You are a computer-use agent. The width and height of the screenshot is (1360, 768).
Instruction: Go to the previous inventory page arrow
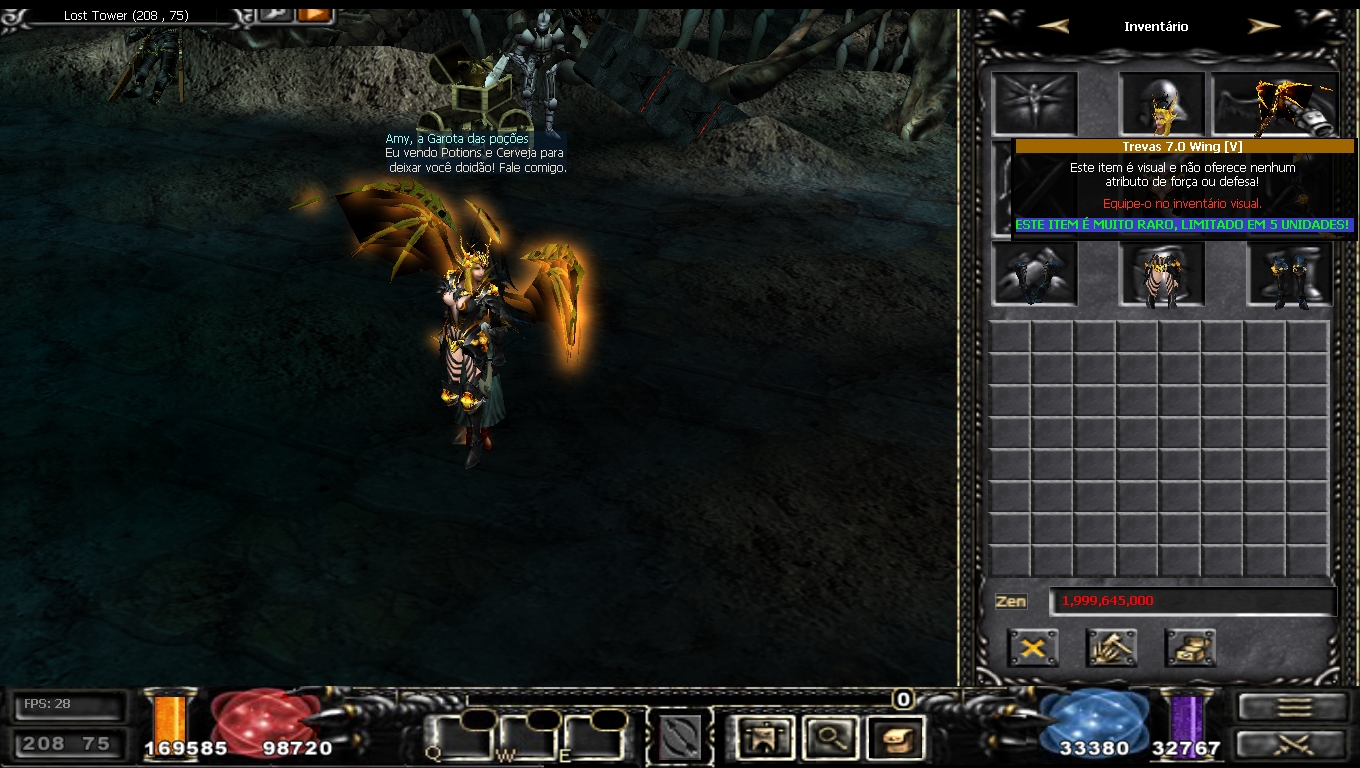click(1053, 27)
